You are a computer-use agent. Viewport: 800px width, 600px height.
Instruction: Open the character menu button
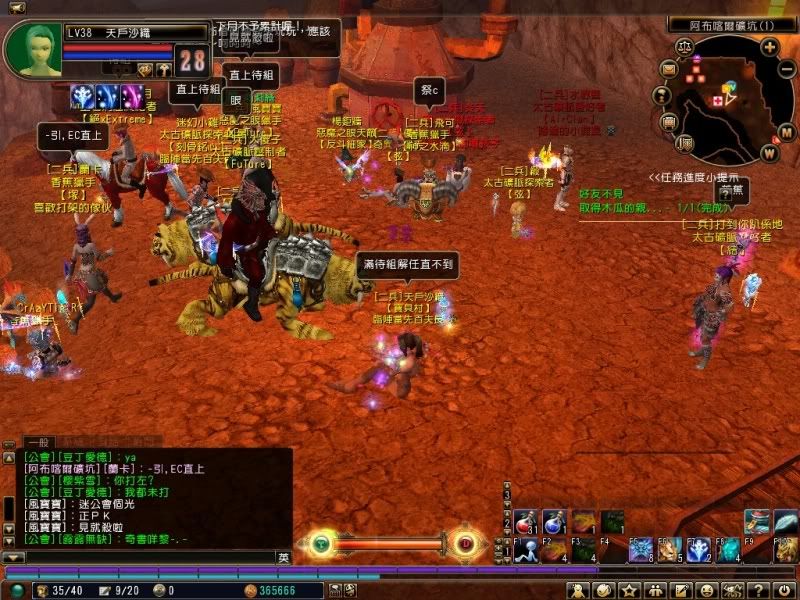[x=580, y=591]
